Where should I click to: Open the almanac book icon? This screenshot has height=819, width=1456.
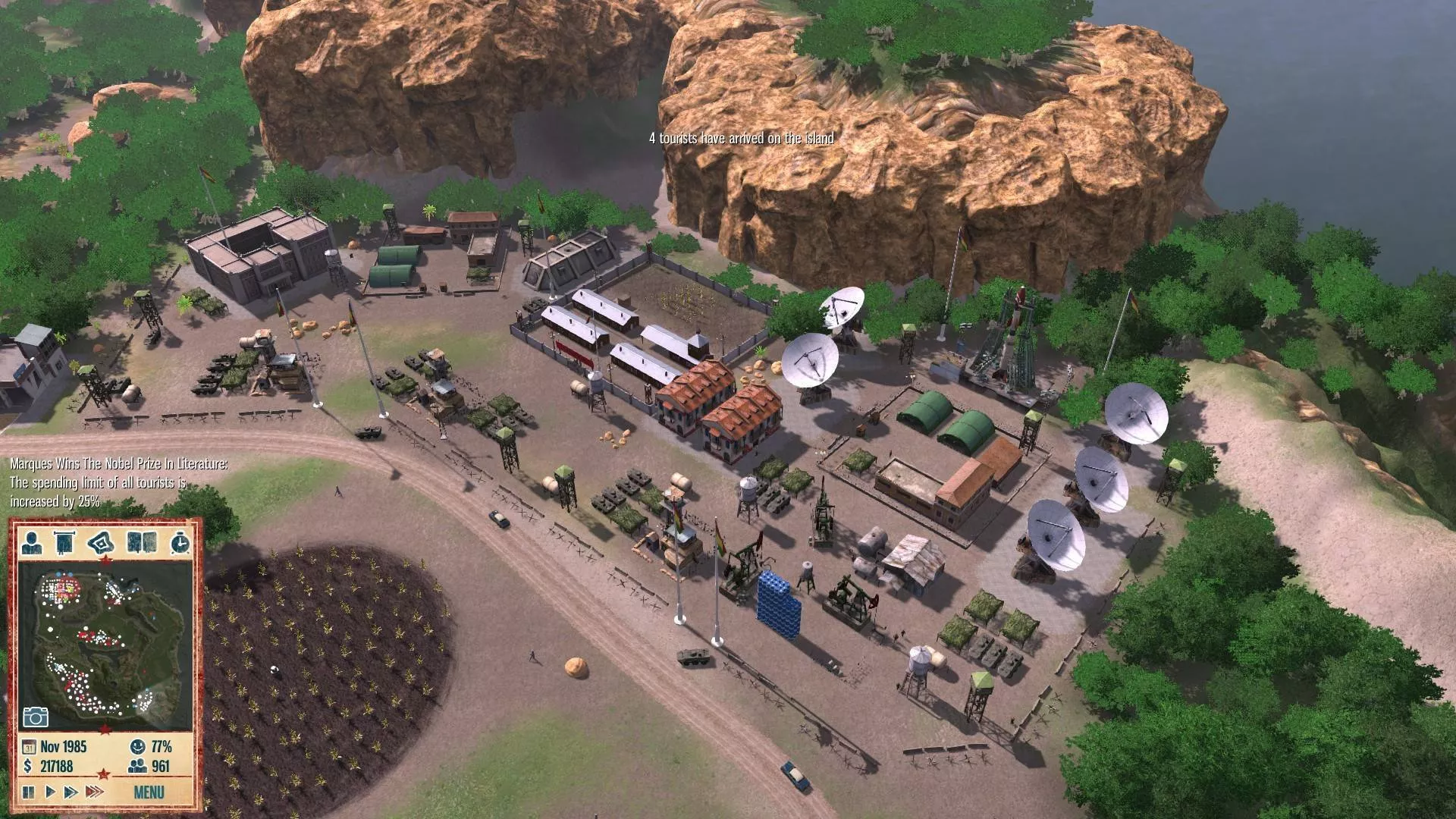click(x=142, y=542)
